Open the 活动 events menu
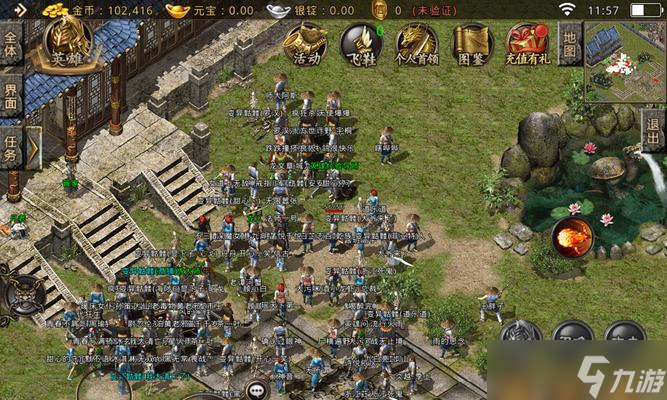Viewport: 667px width, 400px height. [x=307, y=44]
